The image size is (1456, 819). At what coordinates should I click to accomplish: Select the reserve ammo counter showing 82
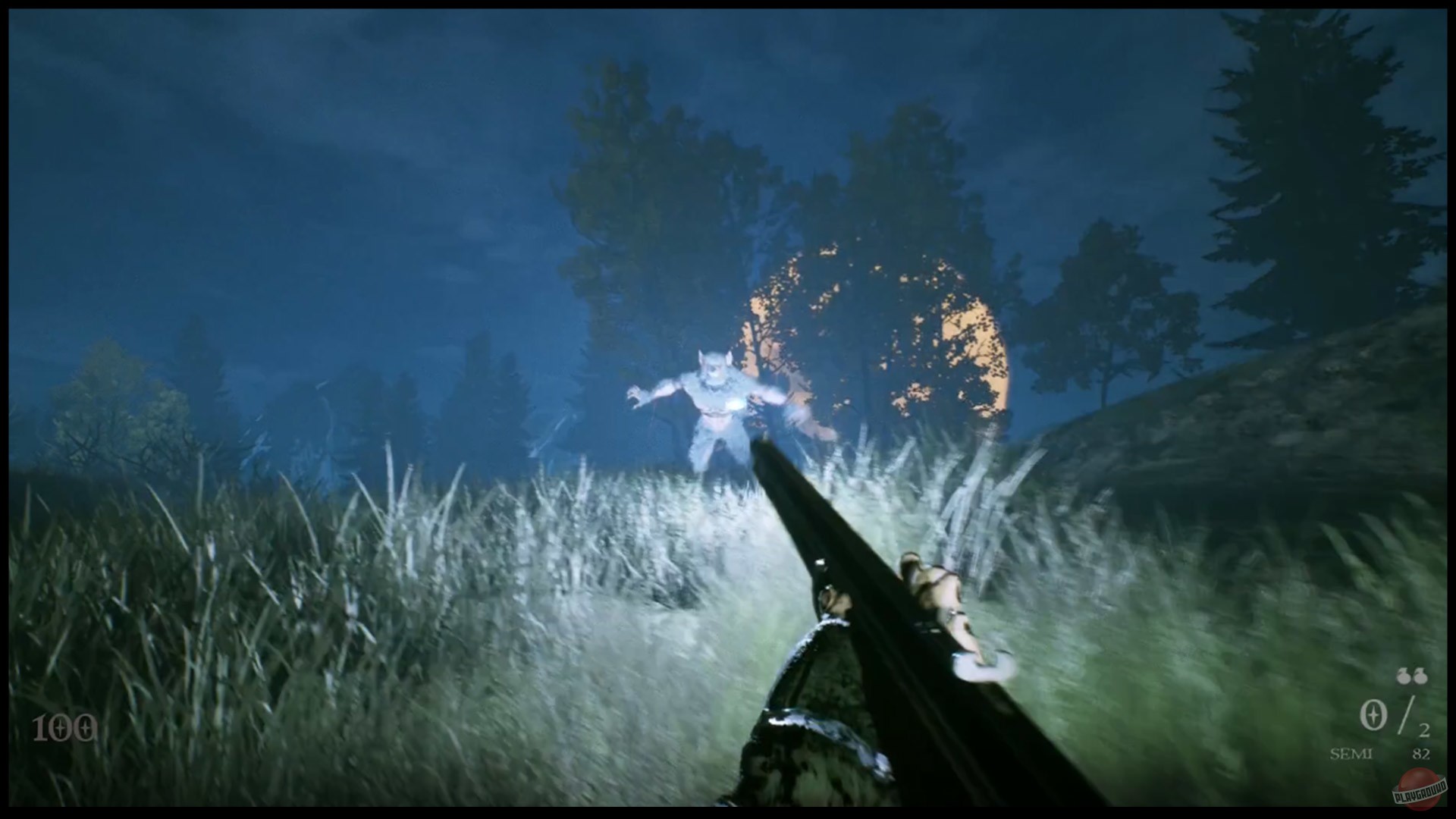[x=1420, y=755]
